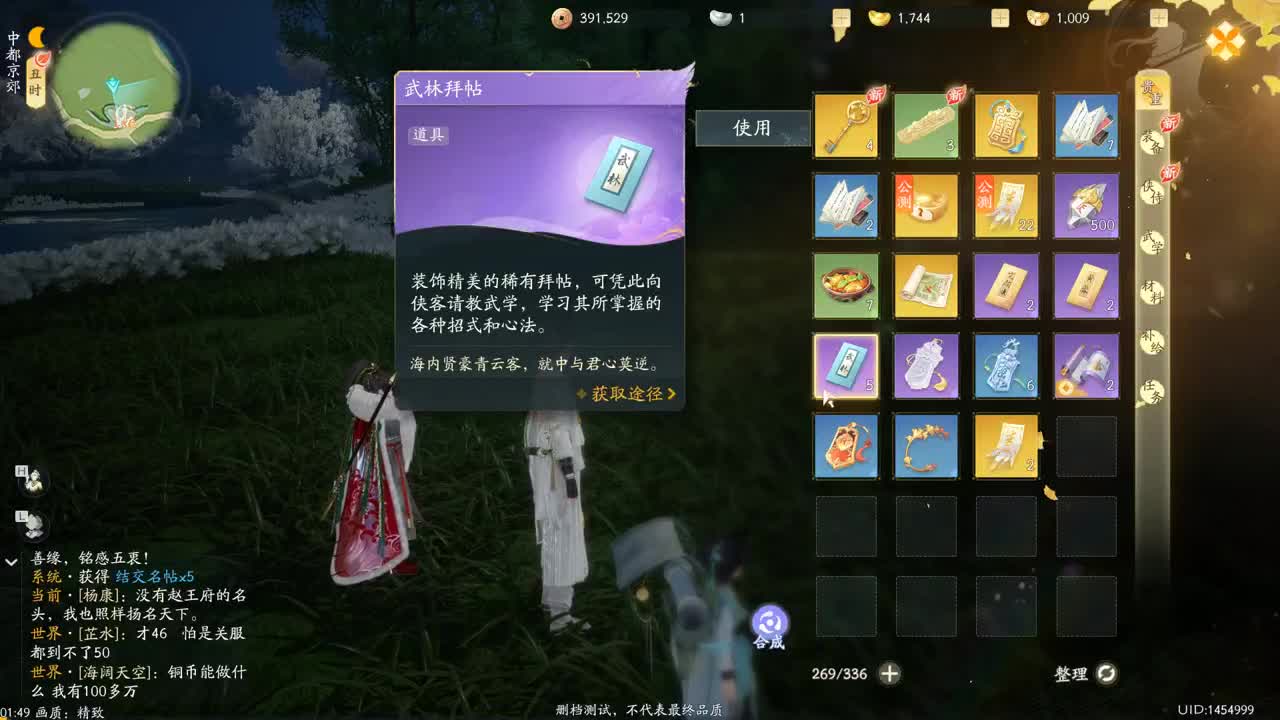1280x720 pixels.
Task: Open the 获取途径 acquisition link
Action: pos(628,395)
